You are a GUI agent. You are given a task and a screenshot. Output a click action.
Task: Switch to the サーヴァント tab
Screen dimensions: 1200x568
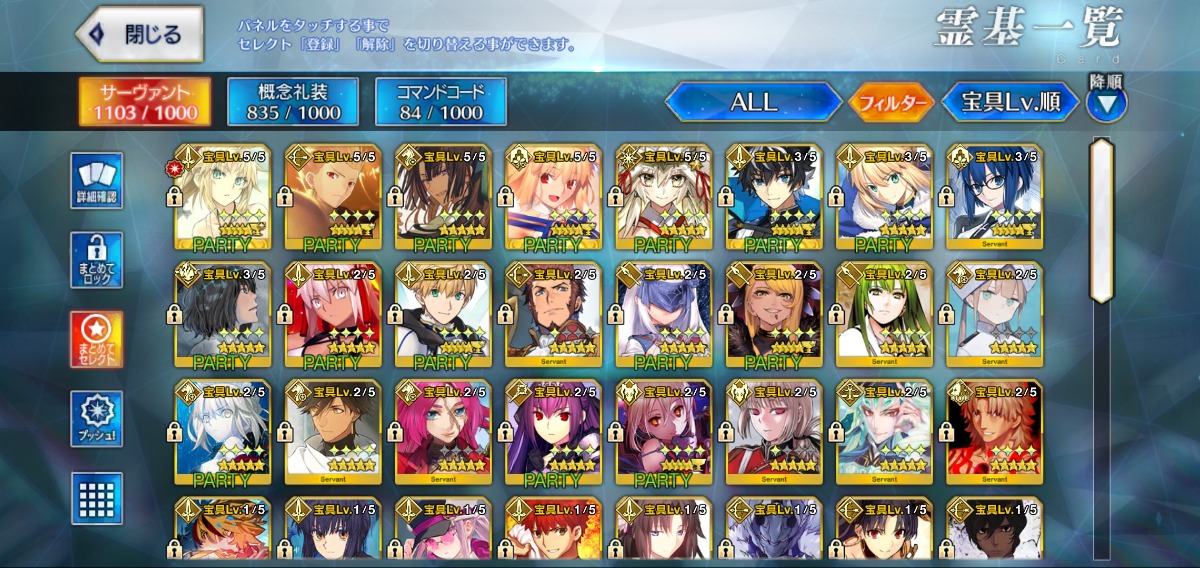point(146,102)
